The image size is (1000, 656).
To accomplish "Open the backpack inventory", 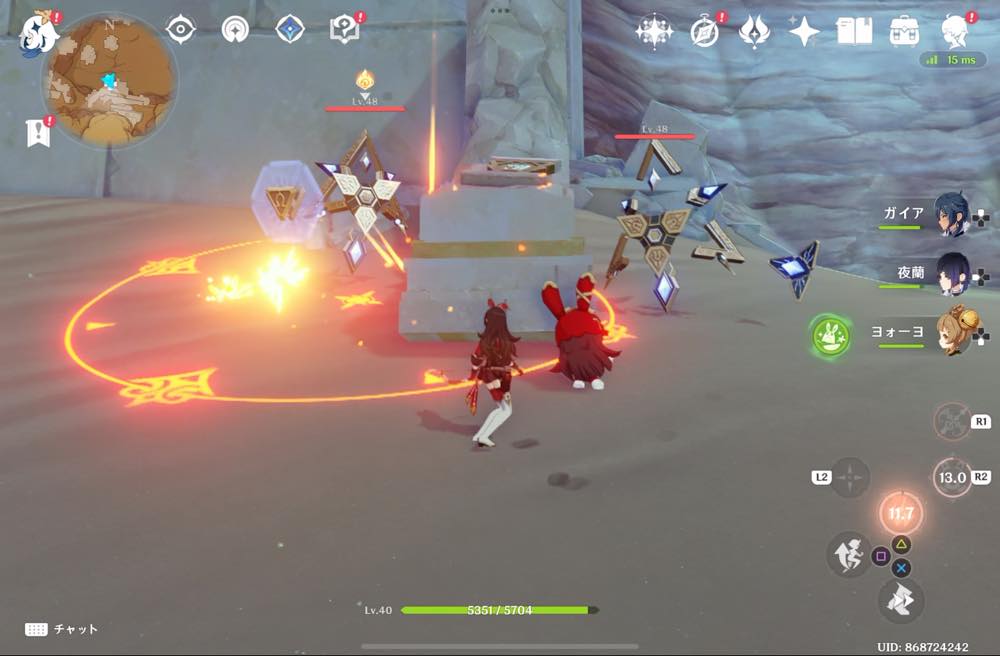I will pyautogui.click(x=905, y=32).
